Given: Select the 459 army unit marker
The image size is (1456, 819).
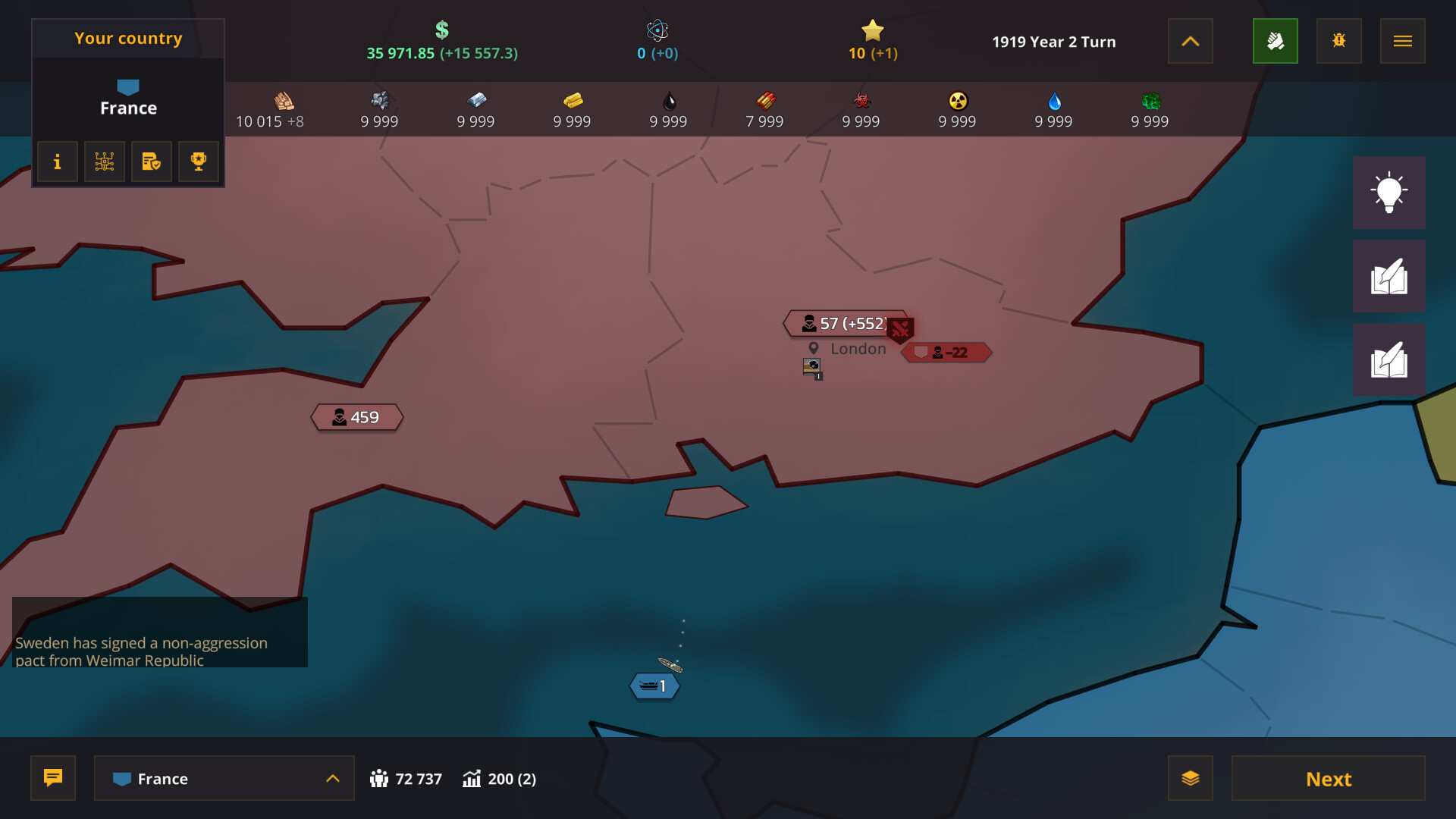Looking at the screenshot, I should point(356,417).
